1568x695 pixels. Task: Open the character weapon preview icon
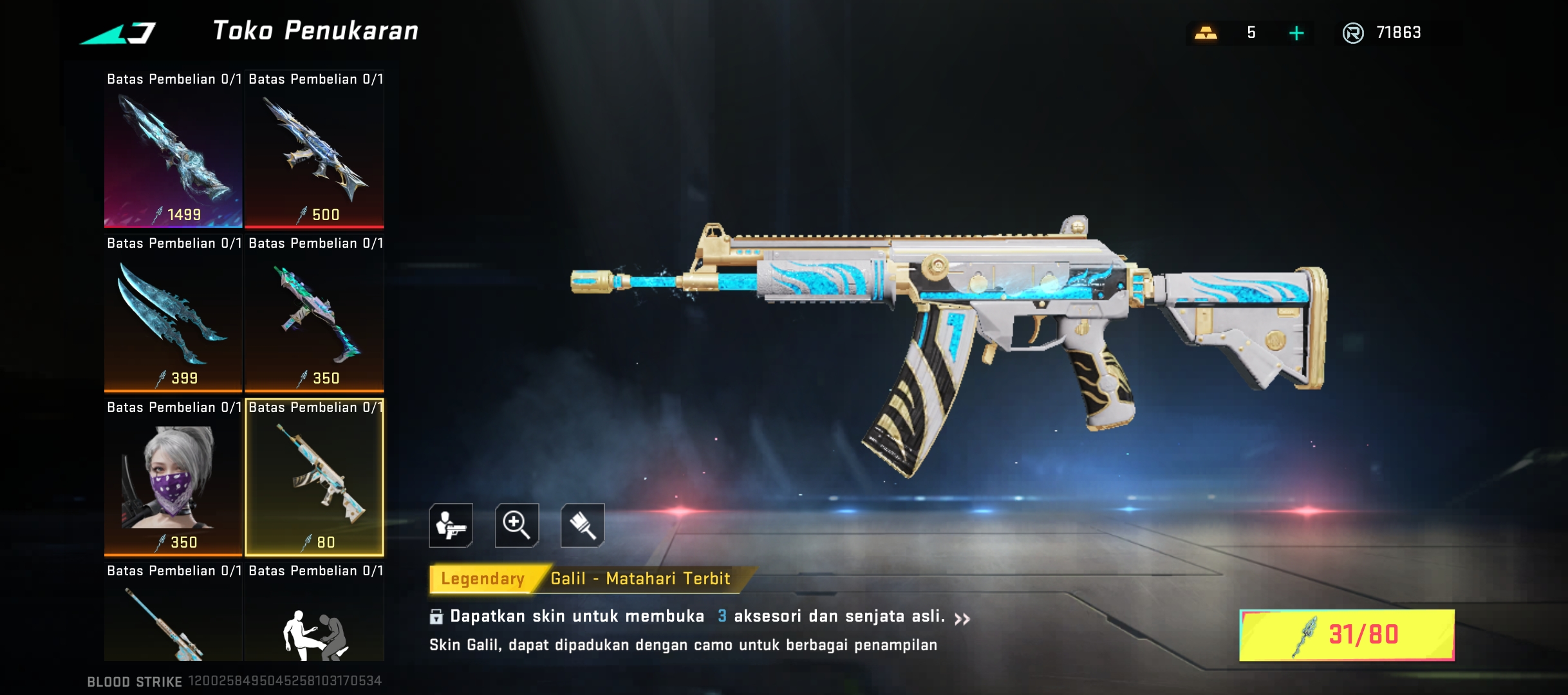pos(451,525)
